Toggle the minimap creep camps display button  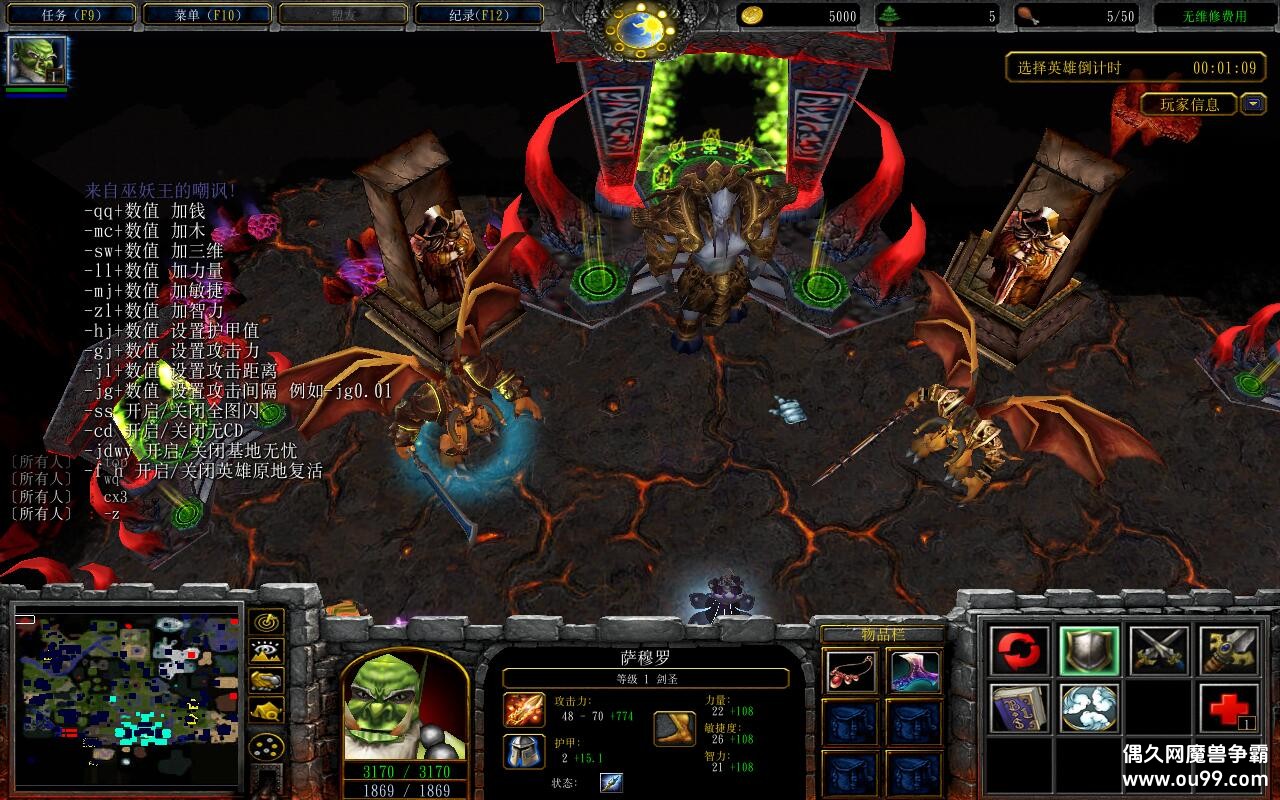tap(266, 710)
